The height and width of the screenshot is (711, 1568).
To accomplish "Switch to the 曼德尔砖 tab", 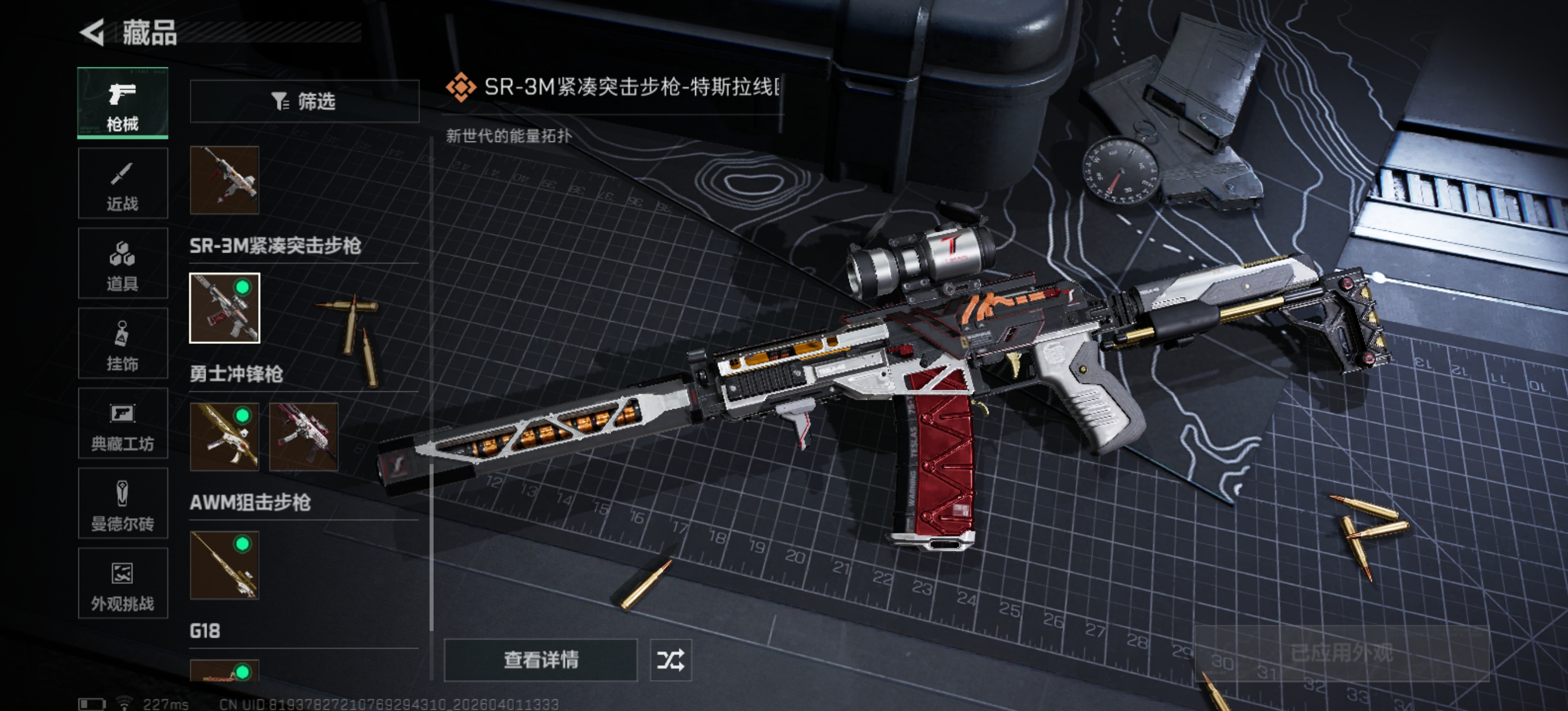I will (123, 504).
